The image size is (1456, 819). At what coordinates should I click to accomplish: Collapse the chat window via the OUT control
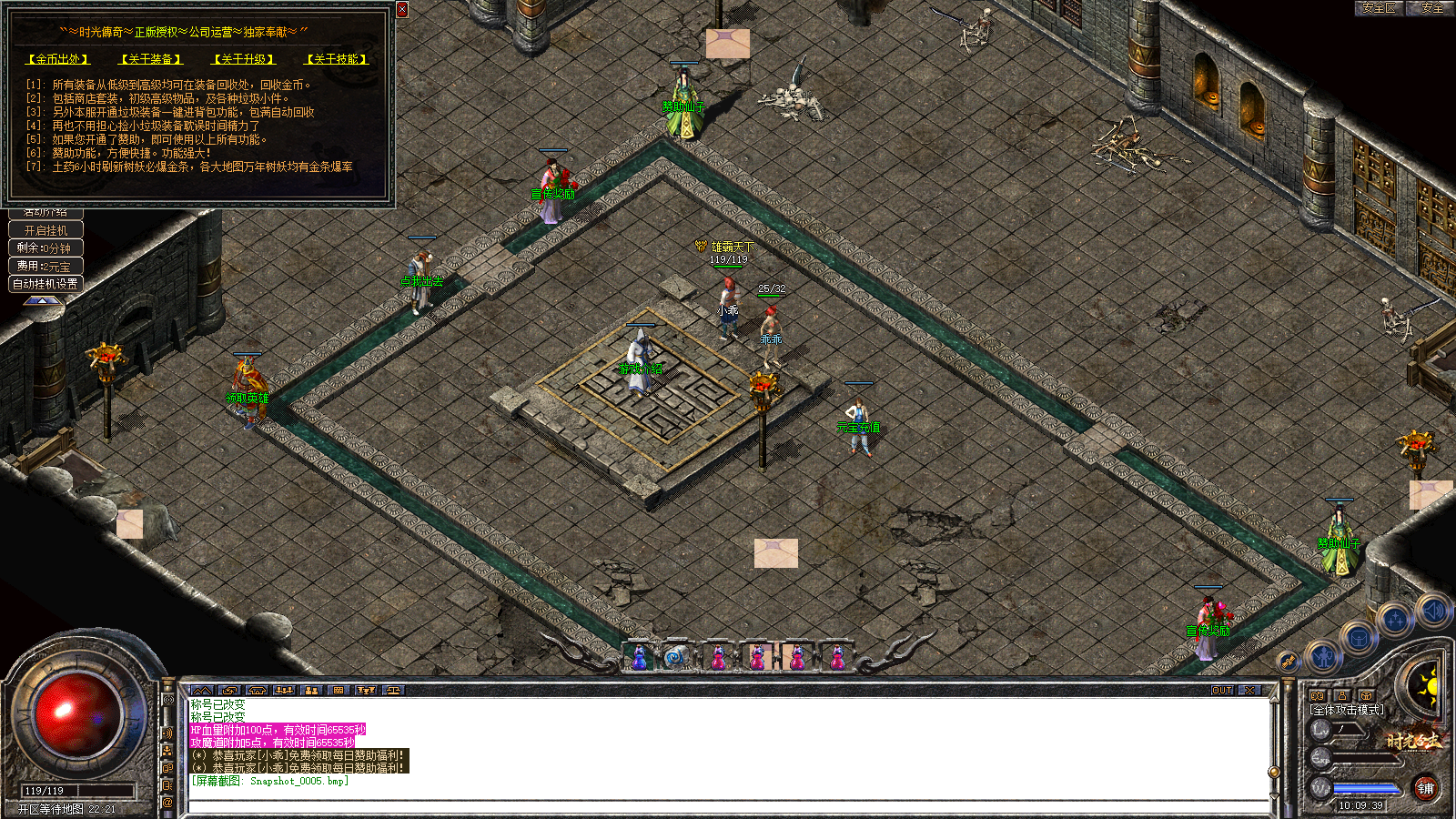(1224, 691)
